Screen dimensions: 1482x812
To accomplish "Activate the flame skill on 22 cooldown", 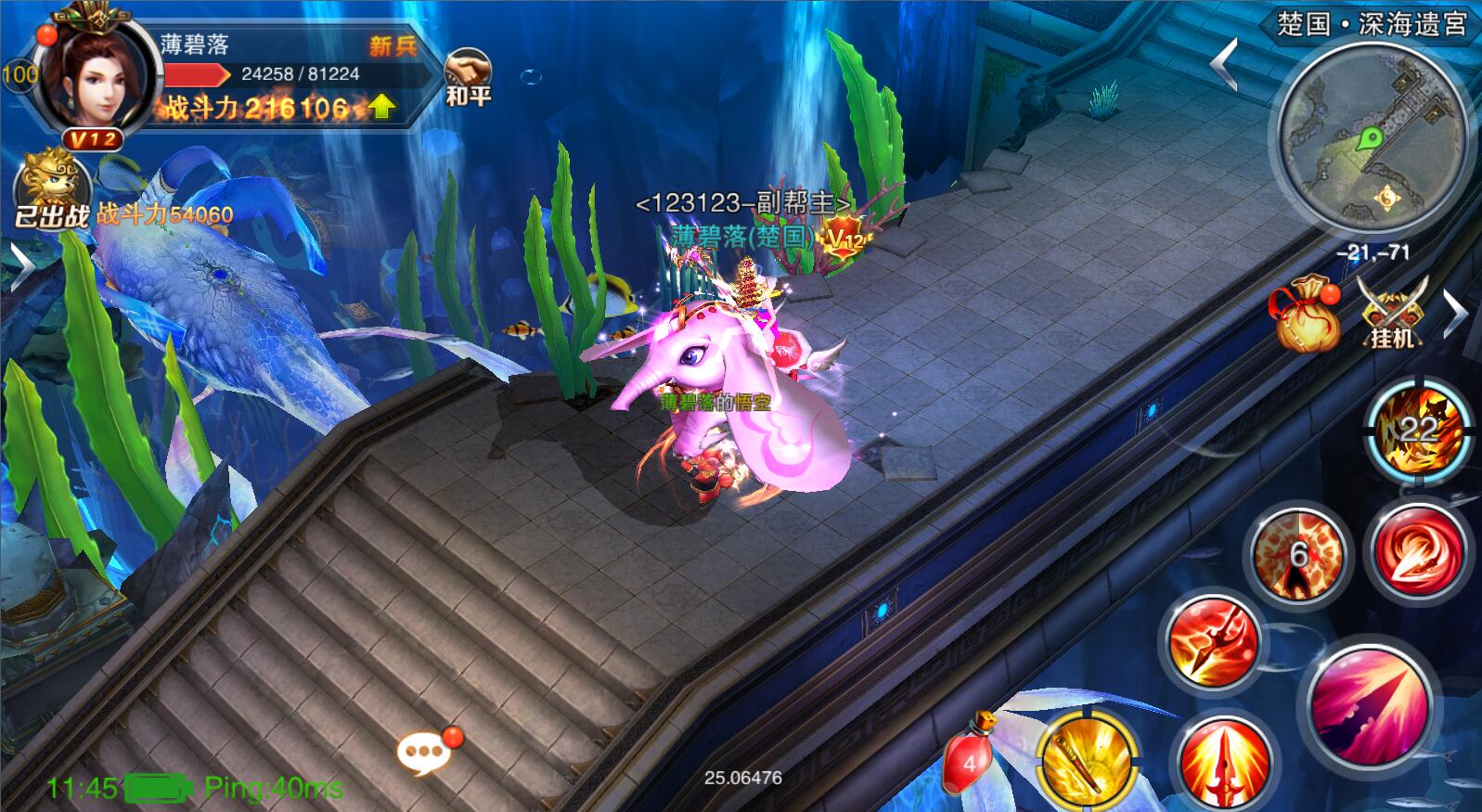I will (1417, 429).
